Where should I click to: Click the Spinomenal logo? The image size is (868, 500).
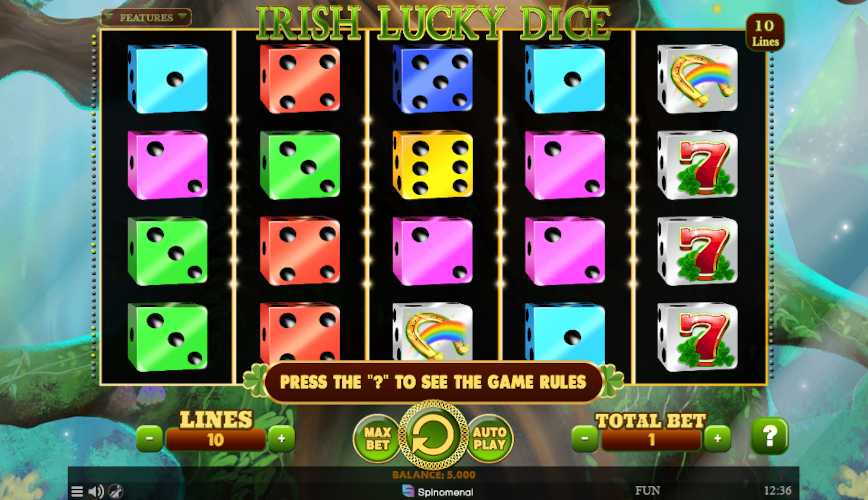[x=433, y=491]
